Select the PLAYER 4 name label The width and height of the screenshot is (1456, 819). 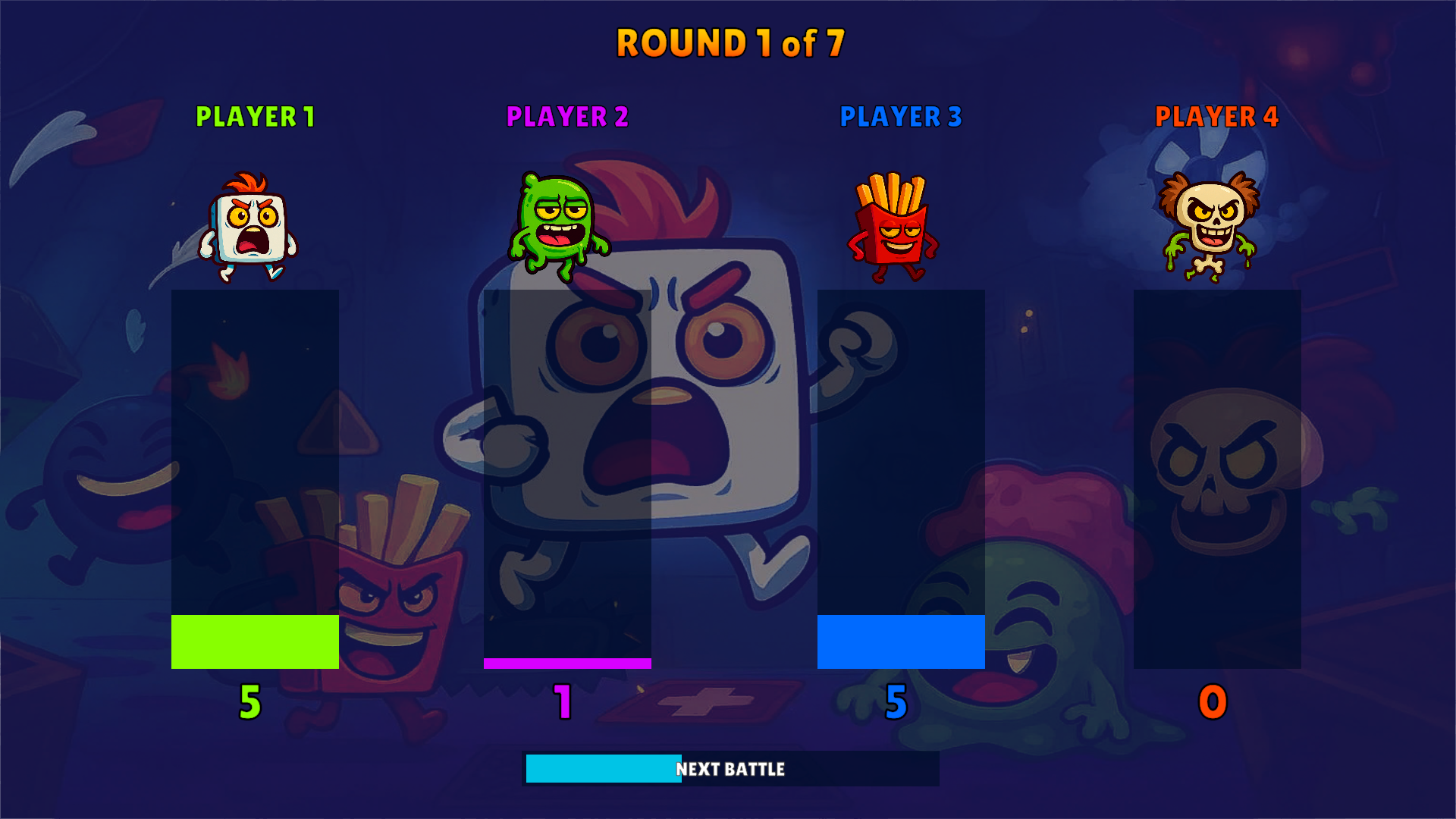[1211, 118]
